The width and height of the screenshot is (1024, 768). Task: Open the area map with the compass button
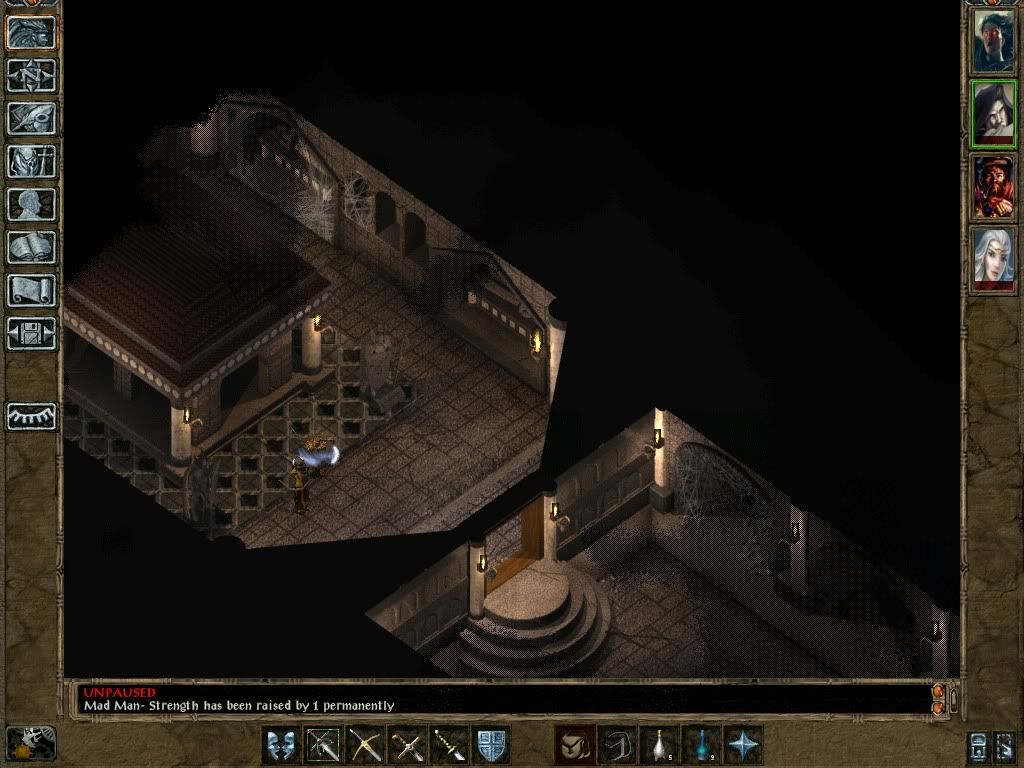point(32,76)
